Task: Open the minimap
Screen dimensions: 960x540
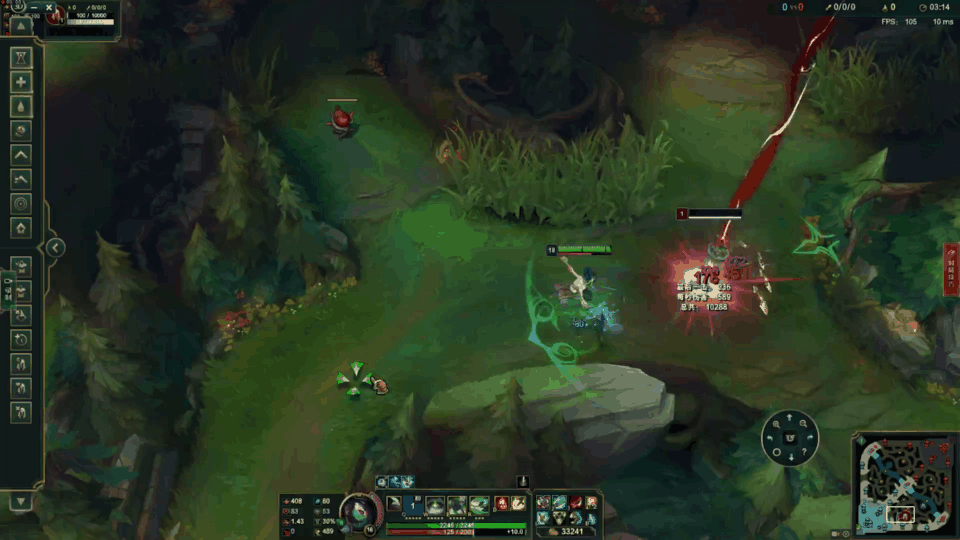Action: 904,484
